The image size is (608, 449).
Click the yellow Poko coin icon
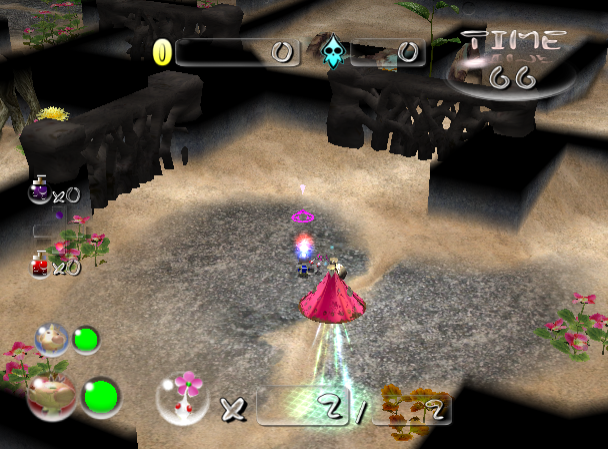click(x=162, y=52)
